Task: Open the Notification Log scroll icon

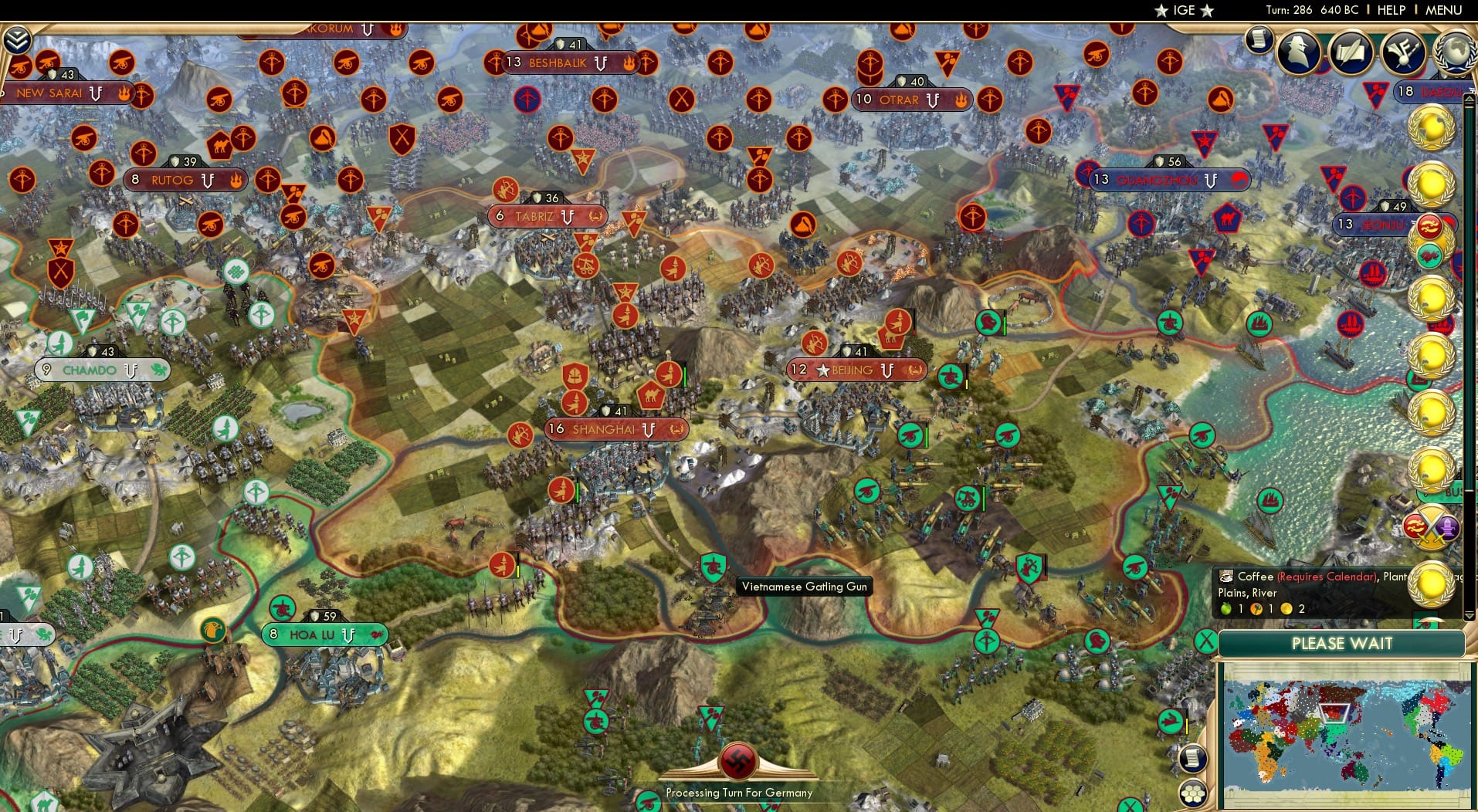Action: [x=1261, y=40]
